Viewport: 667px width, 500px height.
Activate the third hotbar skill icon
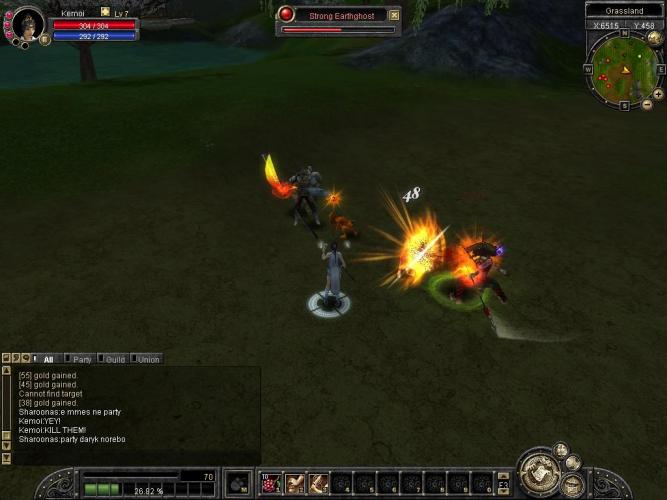pos(318,484)
